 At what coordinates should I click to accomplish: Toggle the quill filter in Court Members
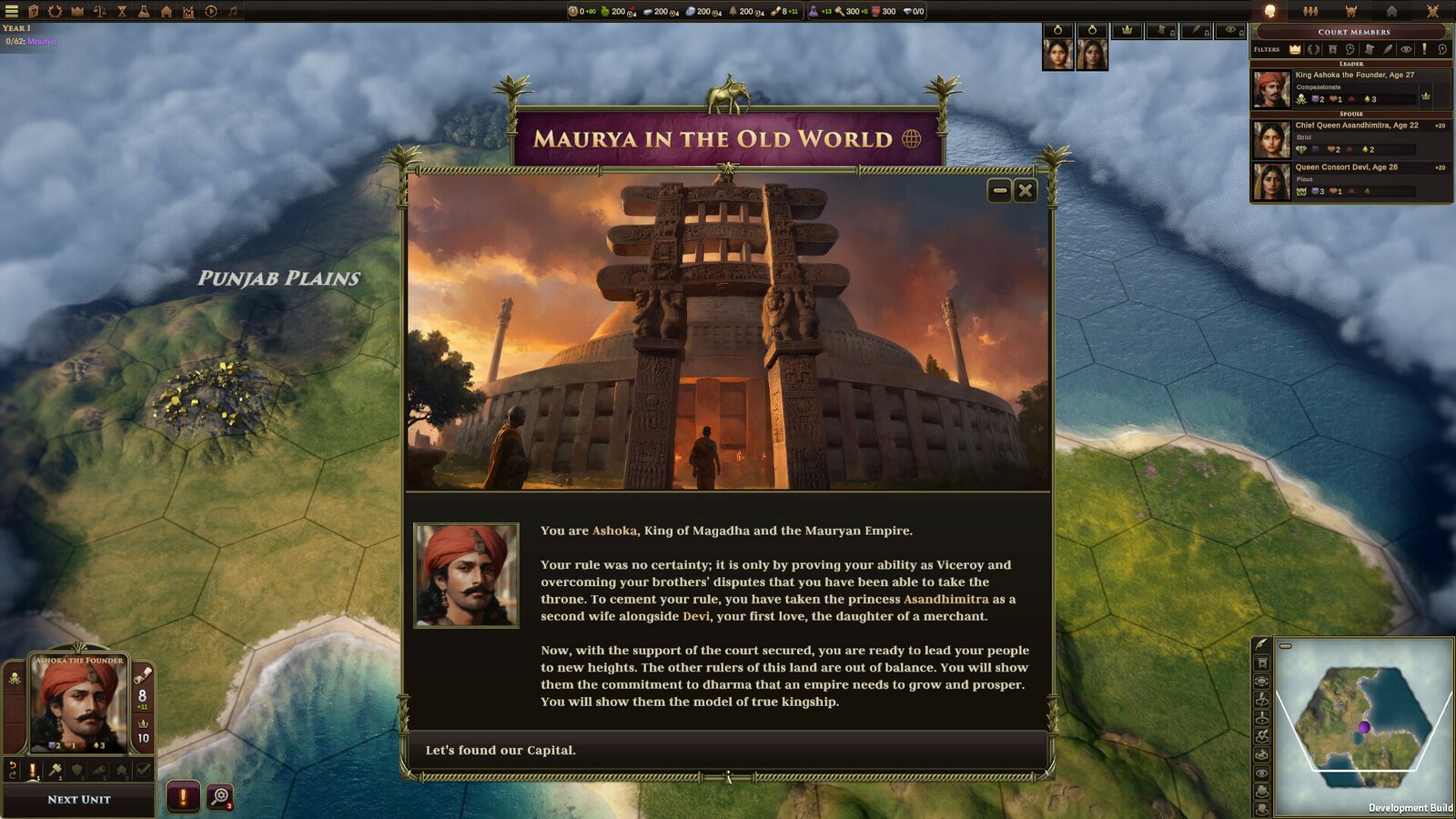click(1388, 49)
